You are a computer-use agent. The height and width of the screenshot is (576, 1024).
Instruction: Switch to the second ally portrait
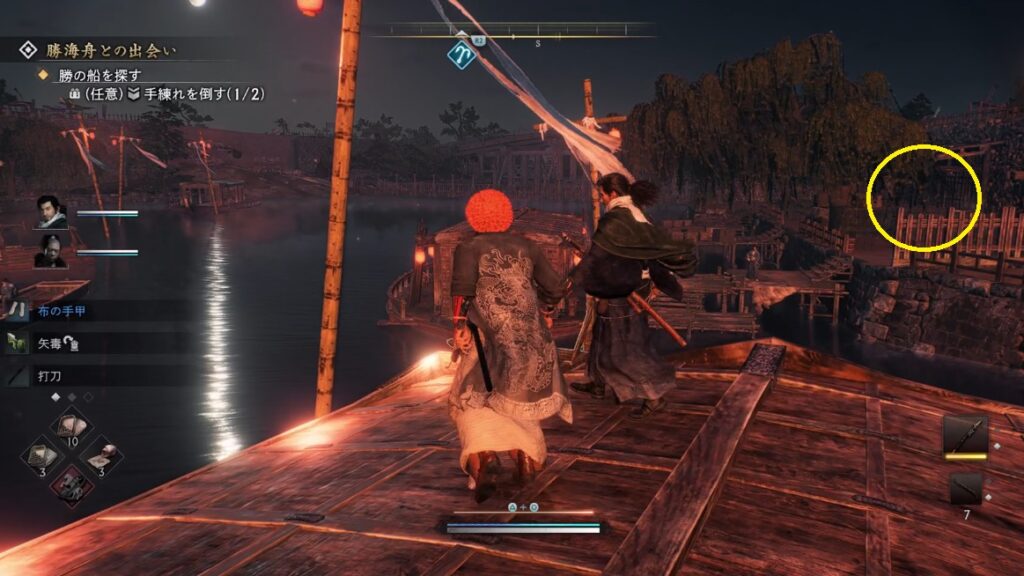pyautogui.click(x=52, y=252)
